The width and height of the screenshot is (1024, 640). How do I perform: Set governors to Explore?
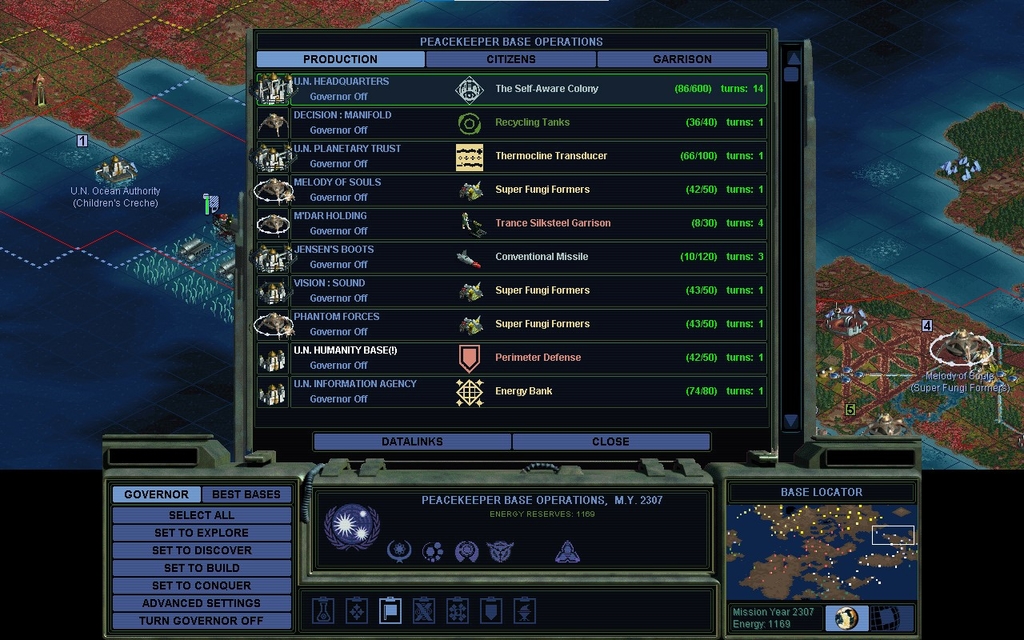(201, 533)
